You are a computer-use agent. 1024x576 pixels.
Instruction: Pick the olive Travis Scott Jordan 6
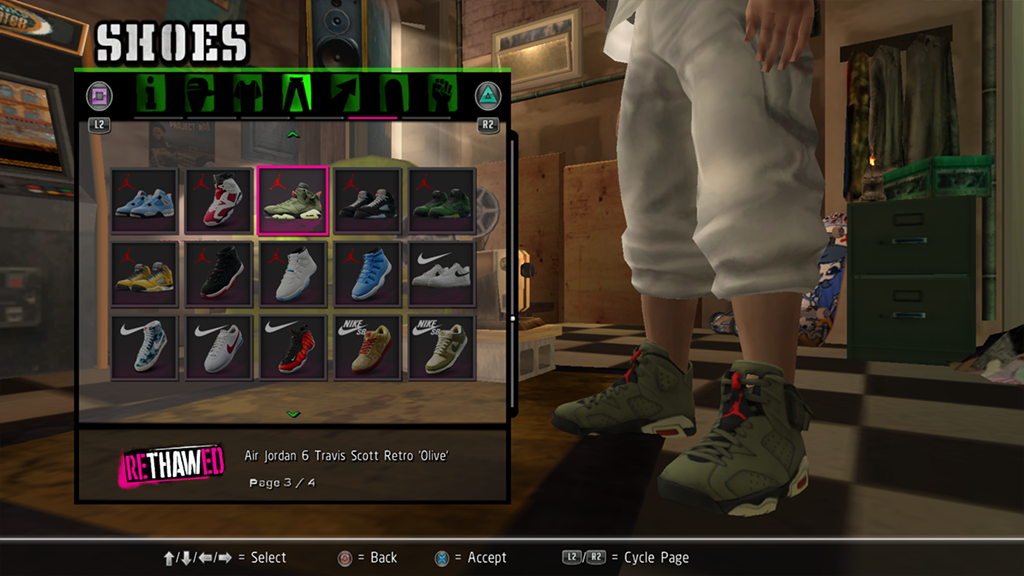(293, 200)
